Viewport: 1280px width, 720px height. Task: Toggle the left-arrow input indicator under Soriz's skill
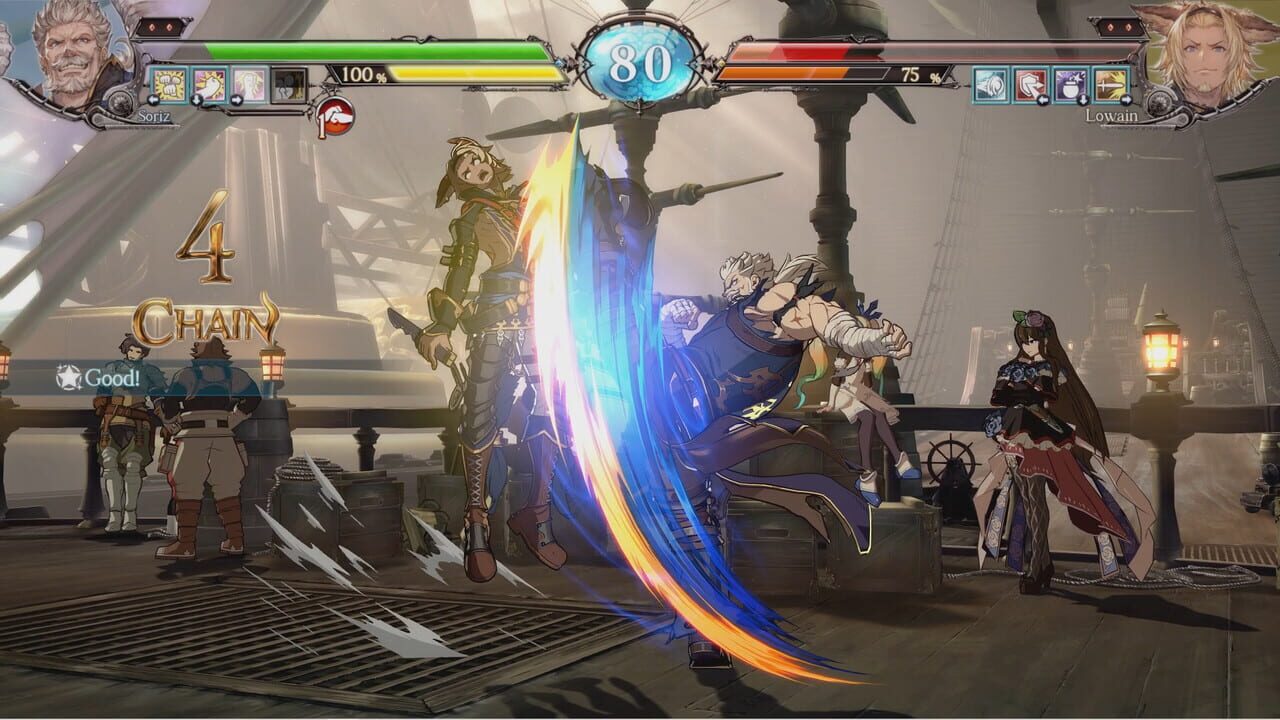(x=152, y=101)
